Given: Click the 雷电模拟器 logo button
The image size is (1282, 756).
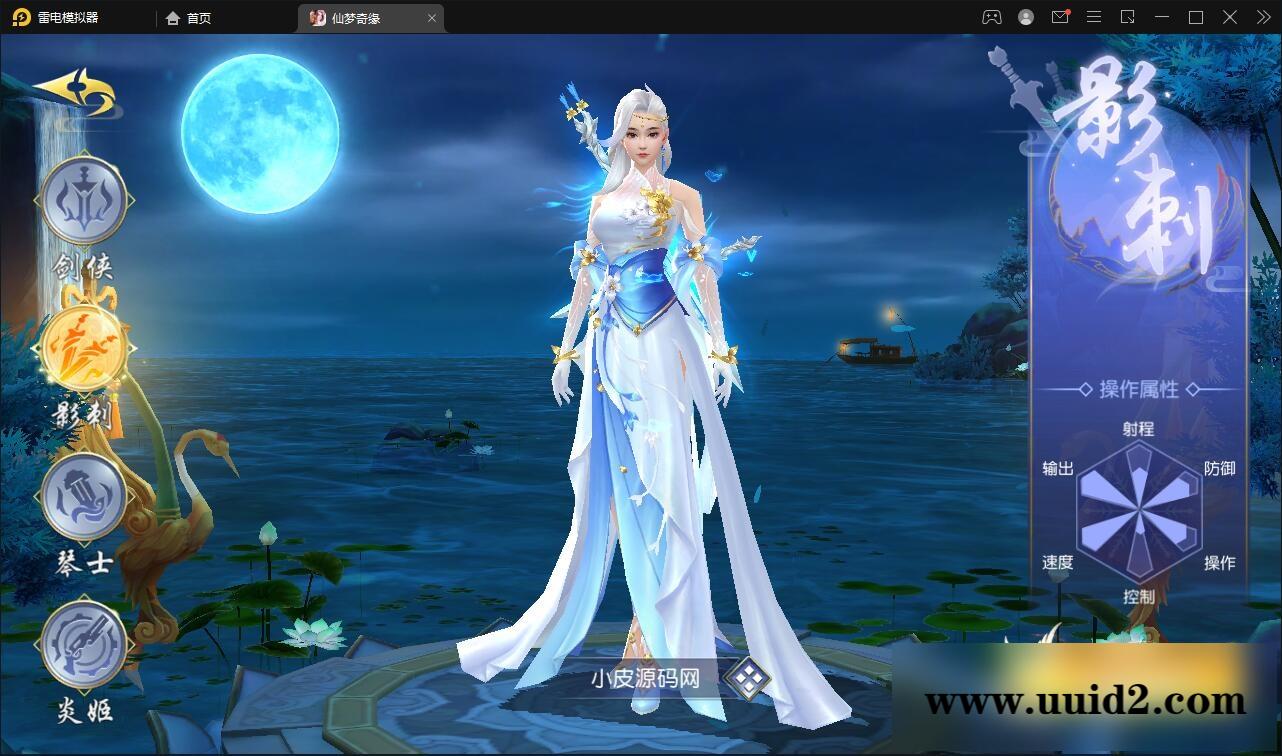Looking at the screenshot, I should 20,17.
